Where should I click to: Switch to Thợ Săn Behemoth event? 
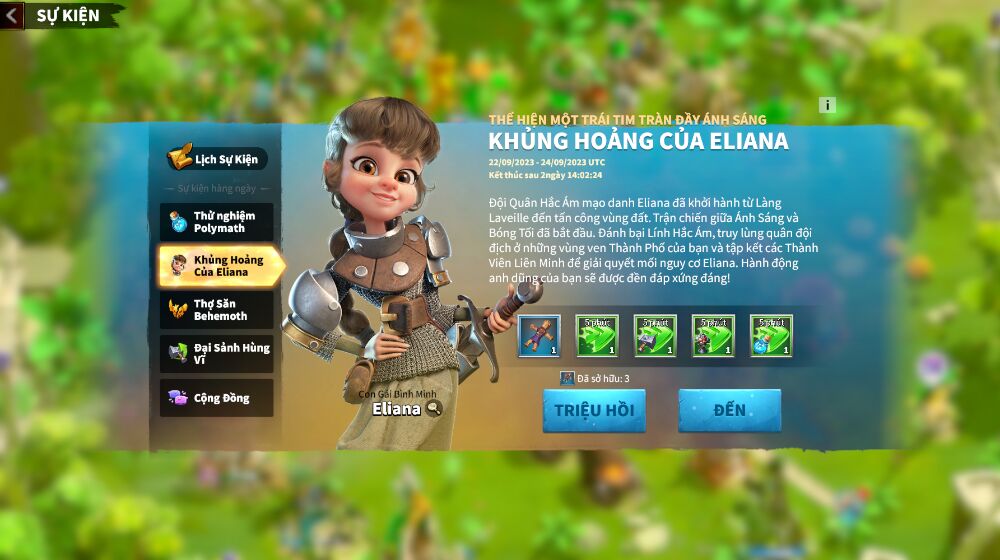coord(217,310)
